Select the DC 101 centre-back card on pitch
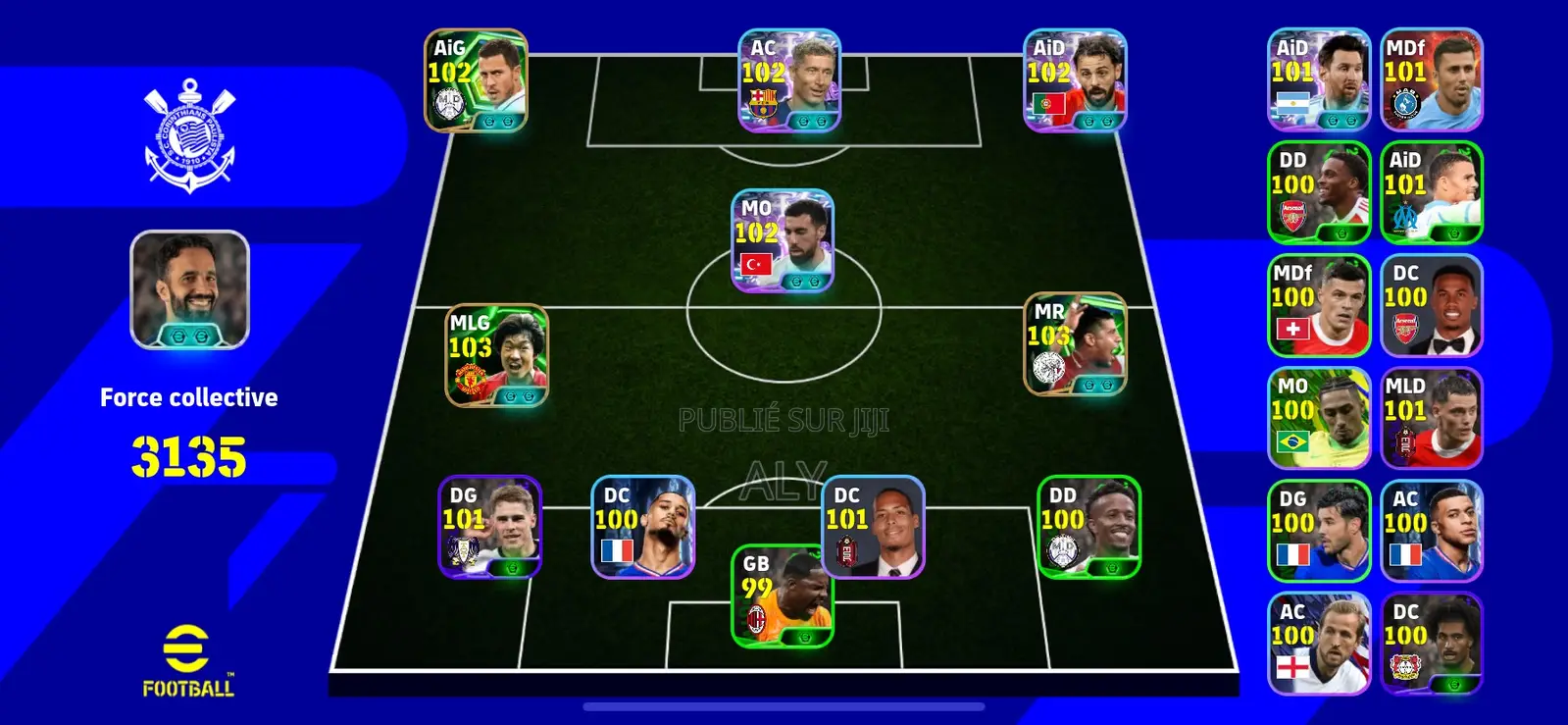Screen dimensions: 1568x725 [873, 528]
